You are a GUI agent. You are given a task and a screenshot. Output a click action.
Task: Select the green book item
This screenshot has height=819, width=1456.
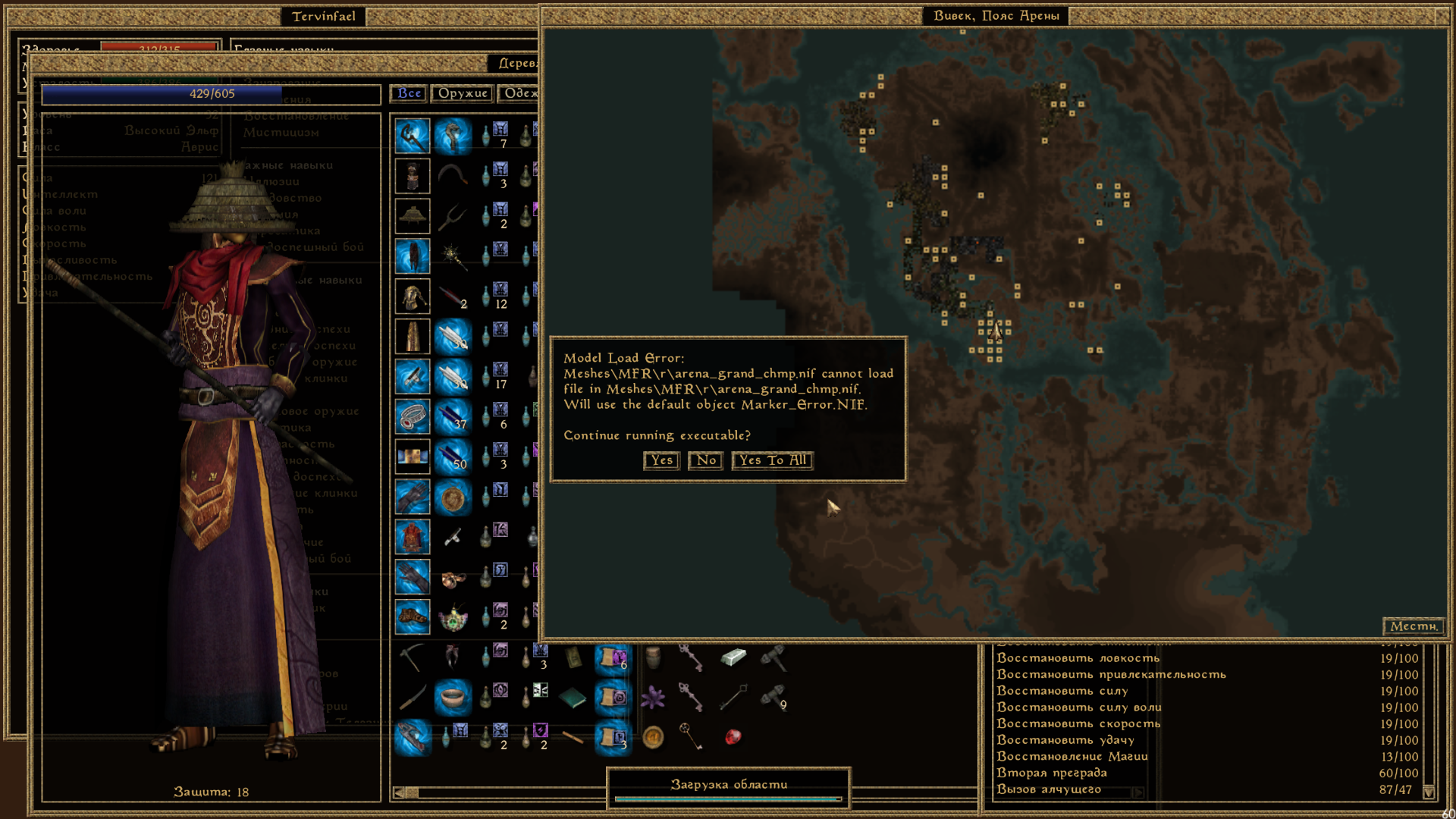click(573, 698)
